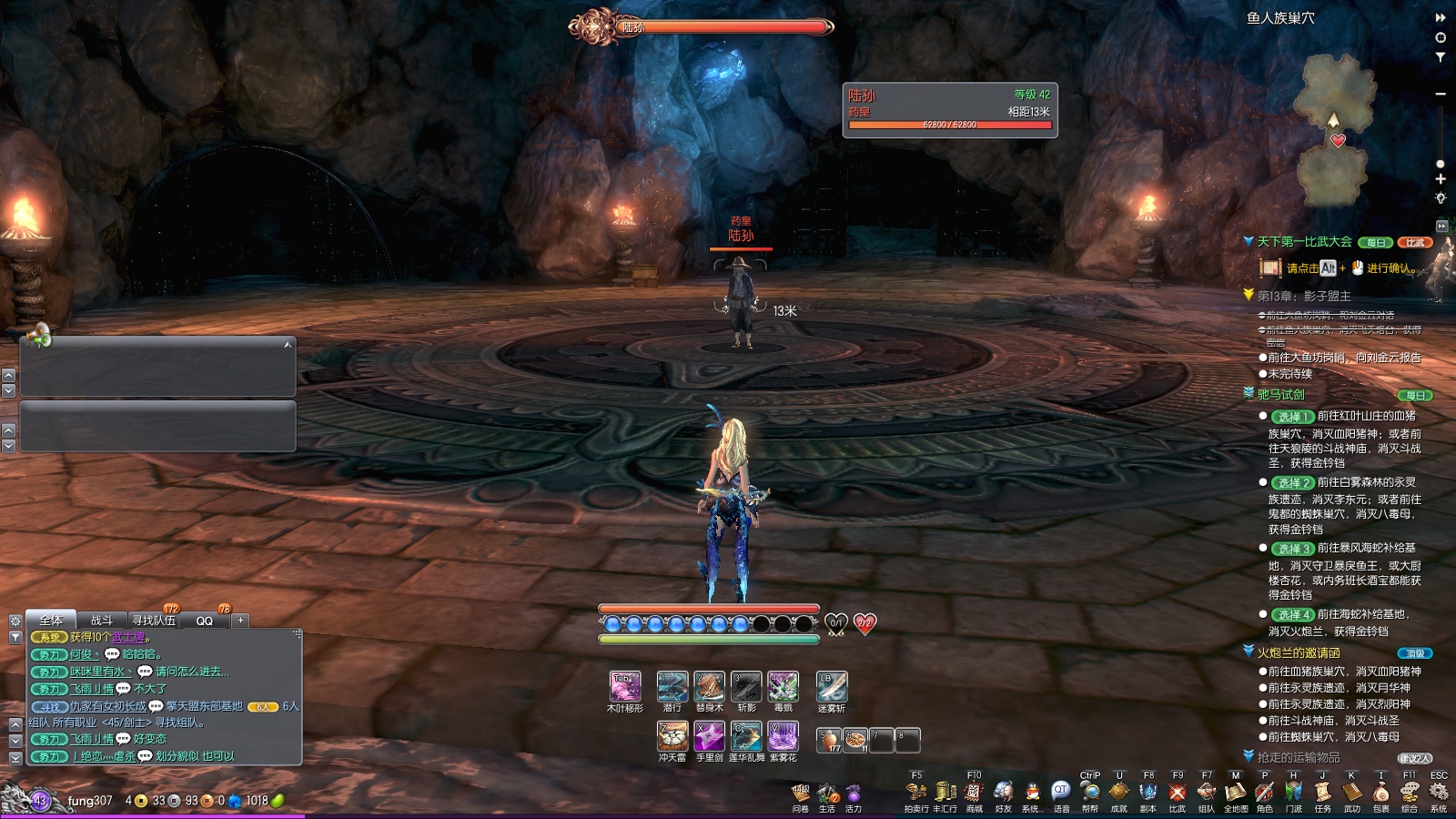Open chat settings gear

(x=15, y=621)
